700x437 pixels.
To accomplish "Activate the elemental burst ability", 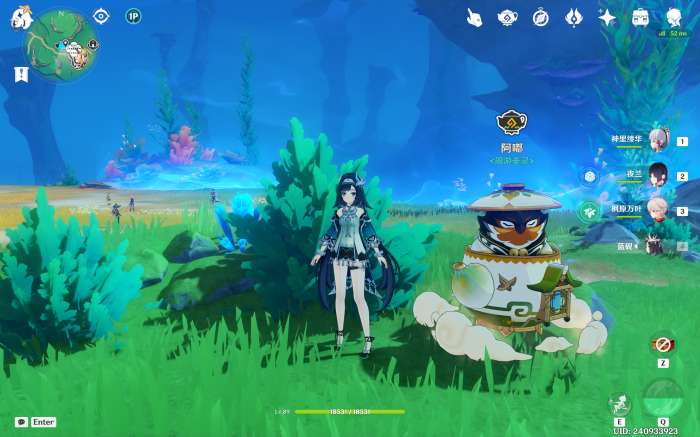I will point(662,397).
